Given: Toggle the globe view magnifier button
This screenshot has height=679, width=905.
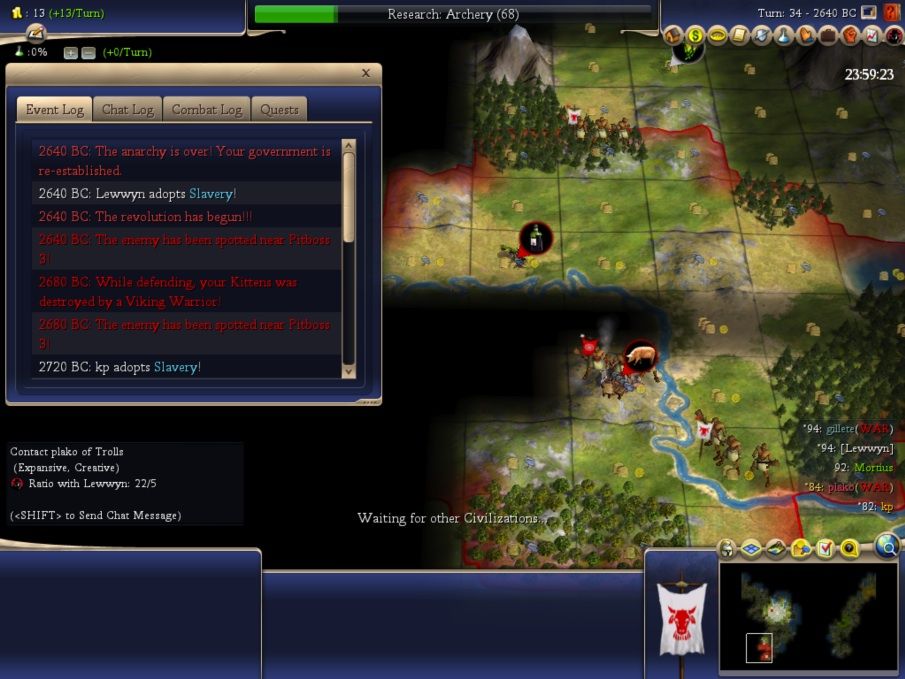Looking at the screenshot, I should coord(886,545).
